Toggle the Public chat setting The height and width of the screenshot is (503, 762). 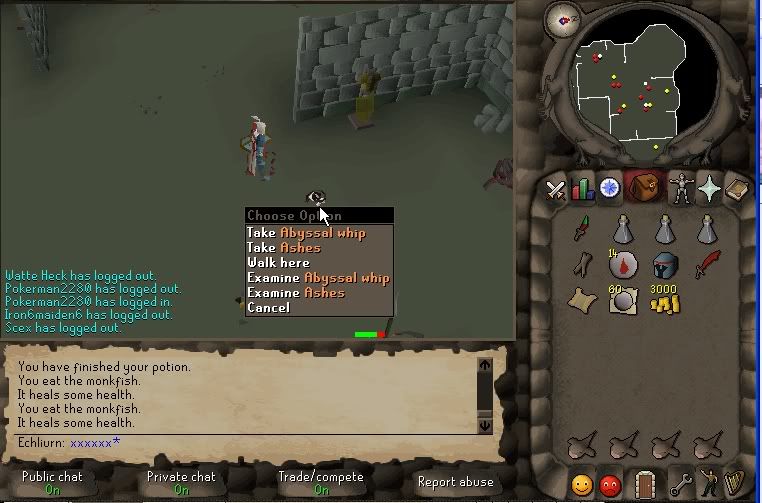coord(52,482)
